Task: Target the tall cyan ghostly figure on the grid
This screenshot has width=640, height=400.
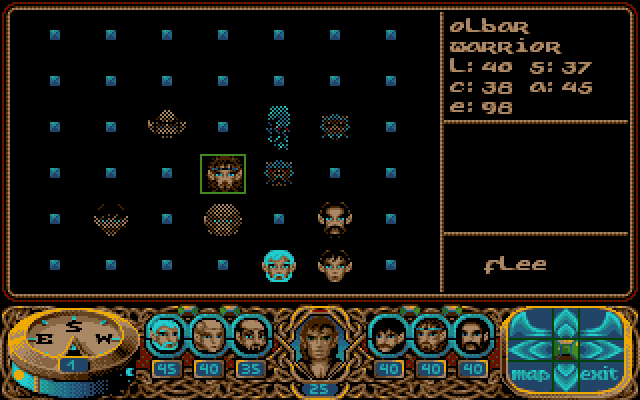Action: coord(279,127)
